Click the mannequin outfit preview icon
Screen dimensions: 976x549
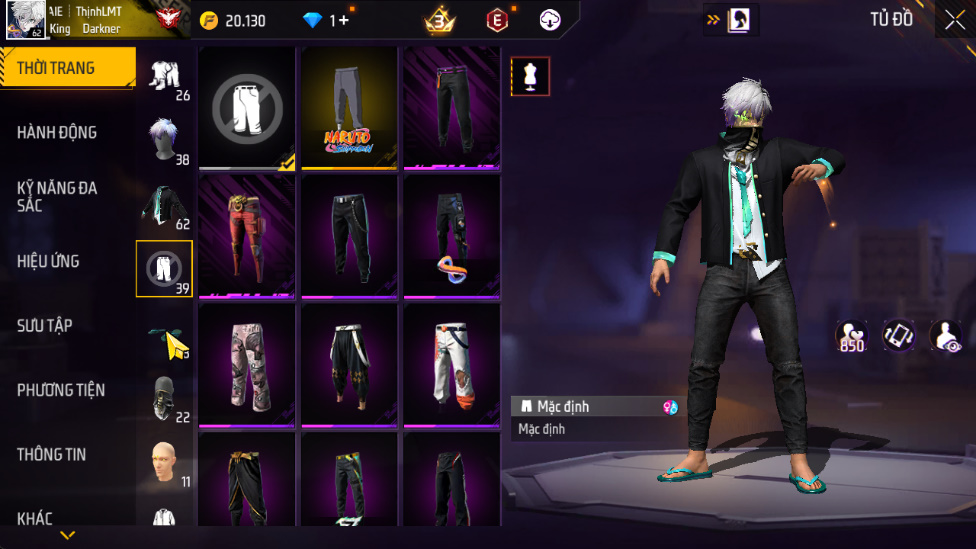pyautogui.click(x=530, y=76)
